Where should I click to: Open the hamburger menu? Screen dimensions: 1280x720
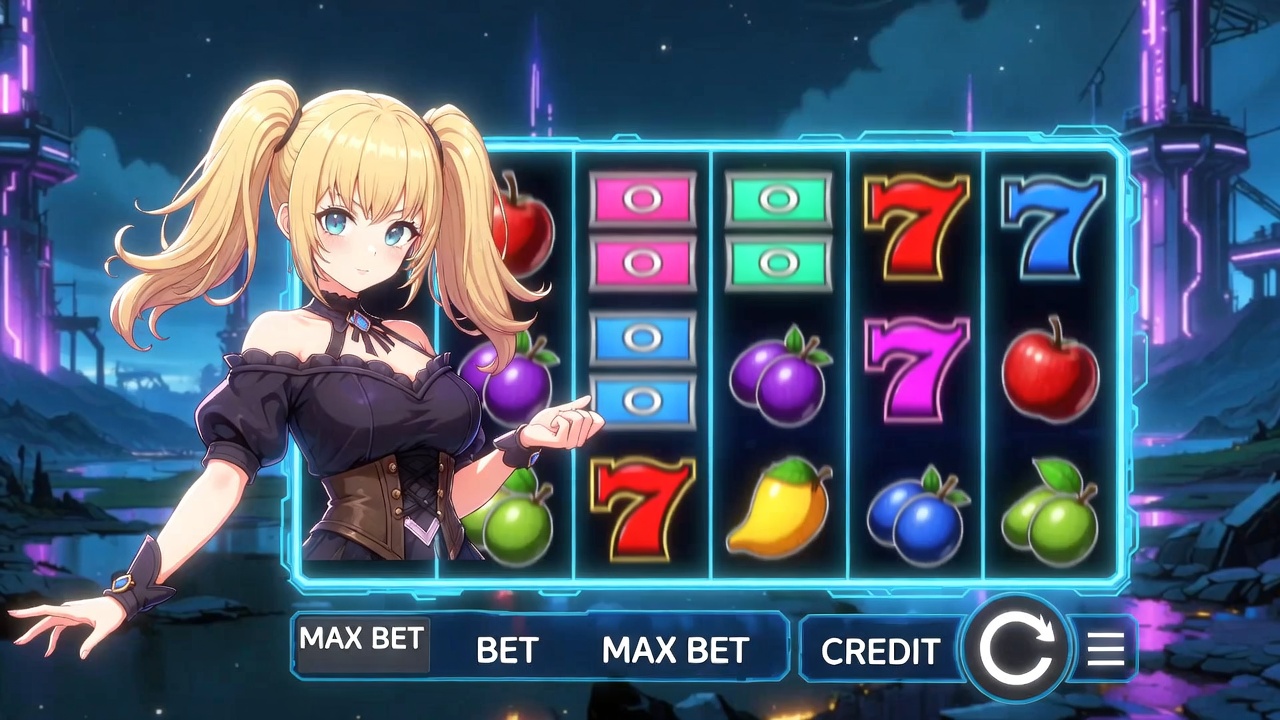pyautogui.click(x=1105, y=649)
